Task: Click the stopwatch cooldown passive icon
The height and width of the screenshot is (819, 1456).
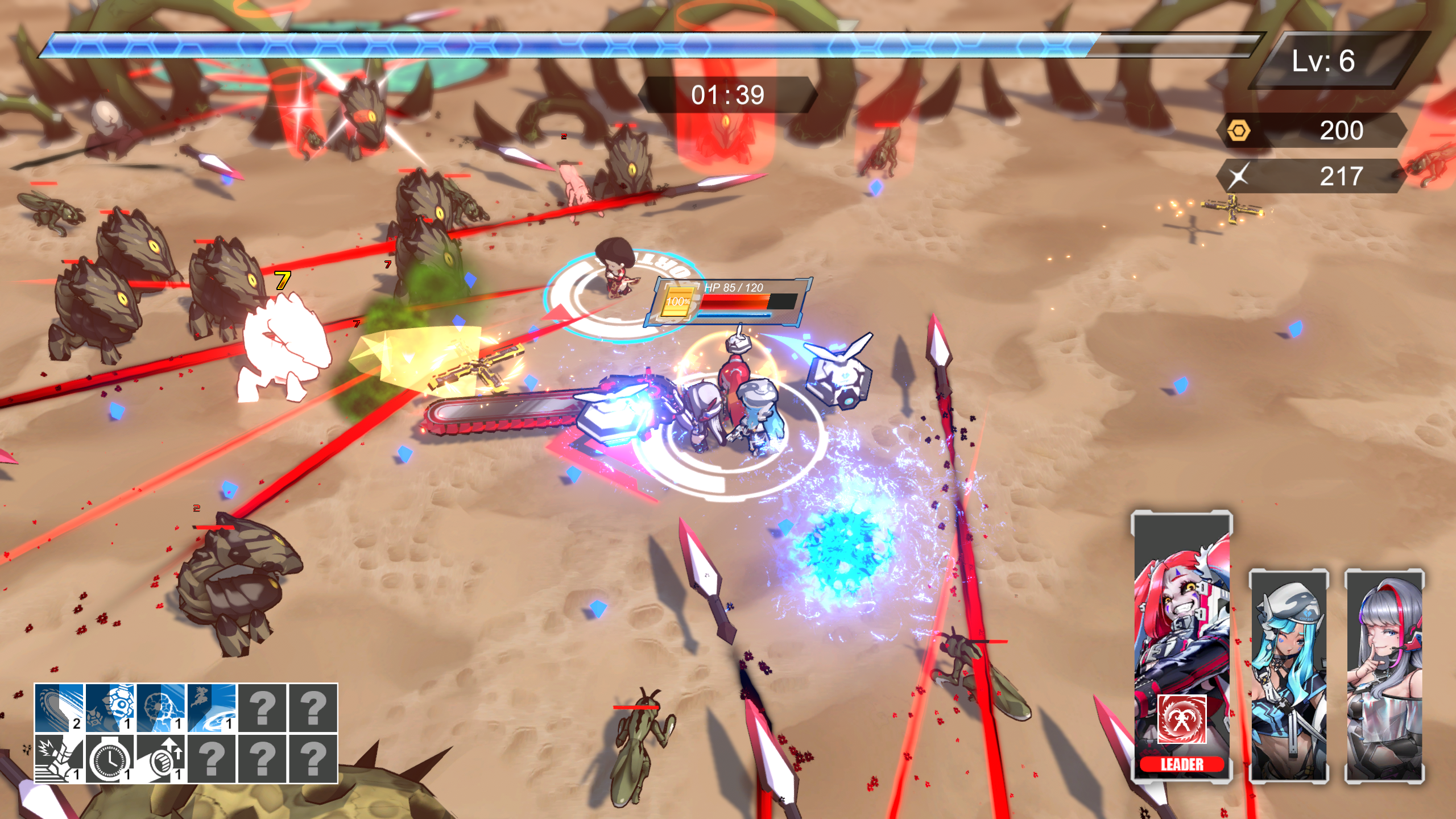Action: point(110,758)
